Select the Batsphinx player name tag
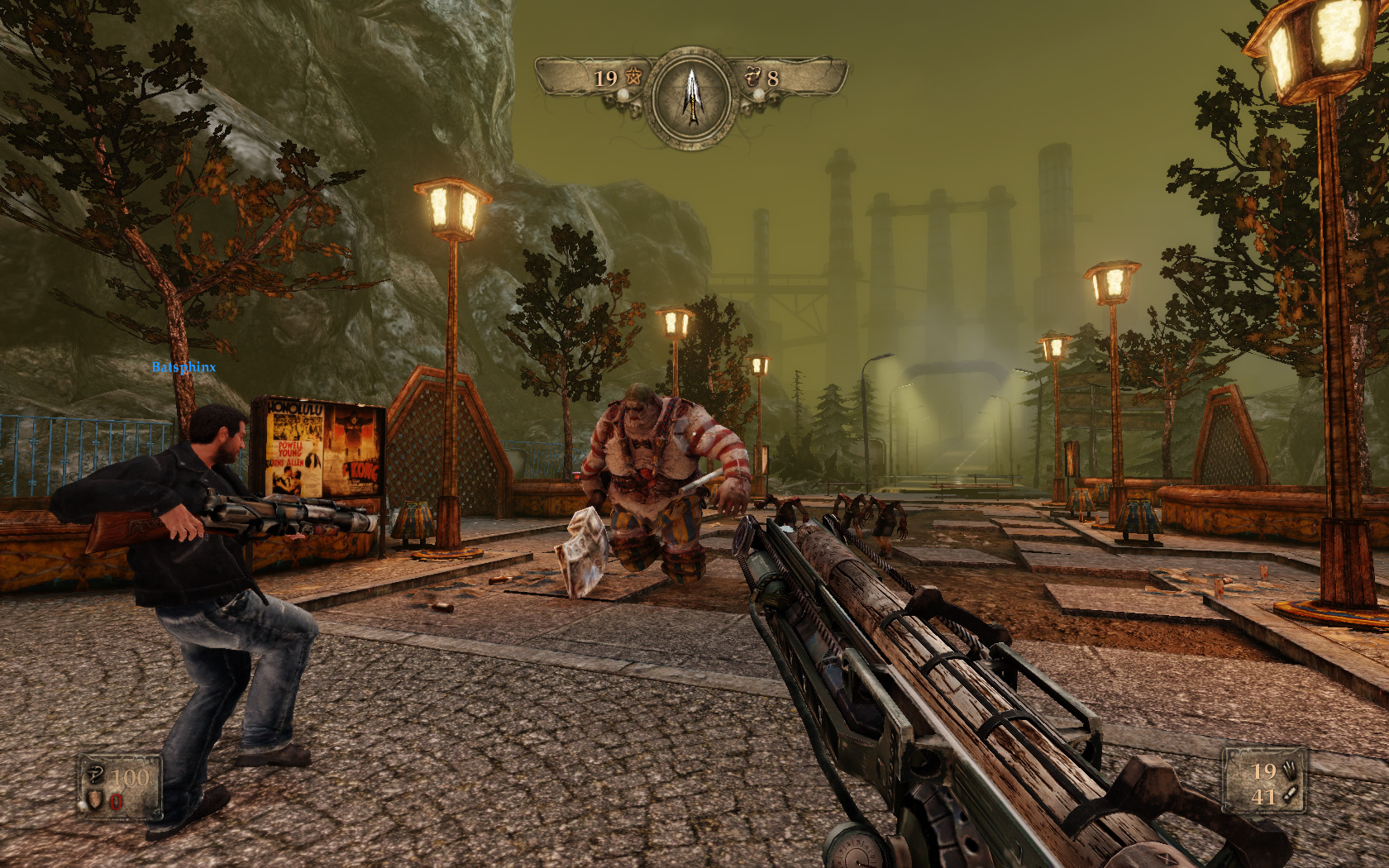Image resolution: width=1389 pixels, height=868 pixels. [x=184, y=367]
